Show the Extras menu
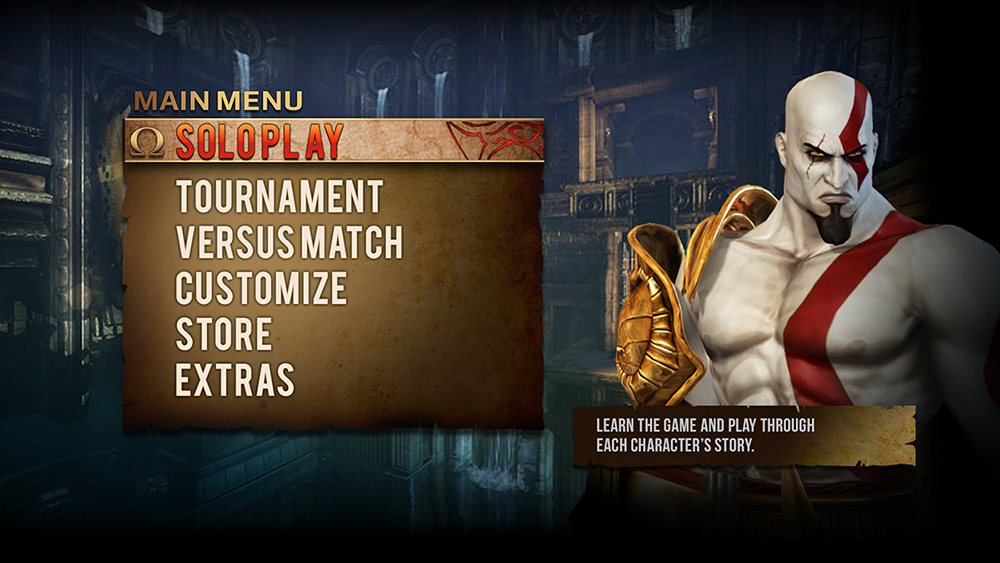Screen dimensions: 1000x563 (x=235, y=380)
